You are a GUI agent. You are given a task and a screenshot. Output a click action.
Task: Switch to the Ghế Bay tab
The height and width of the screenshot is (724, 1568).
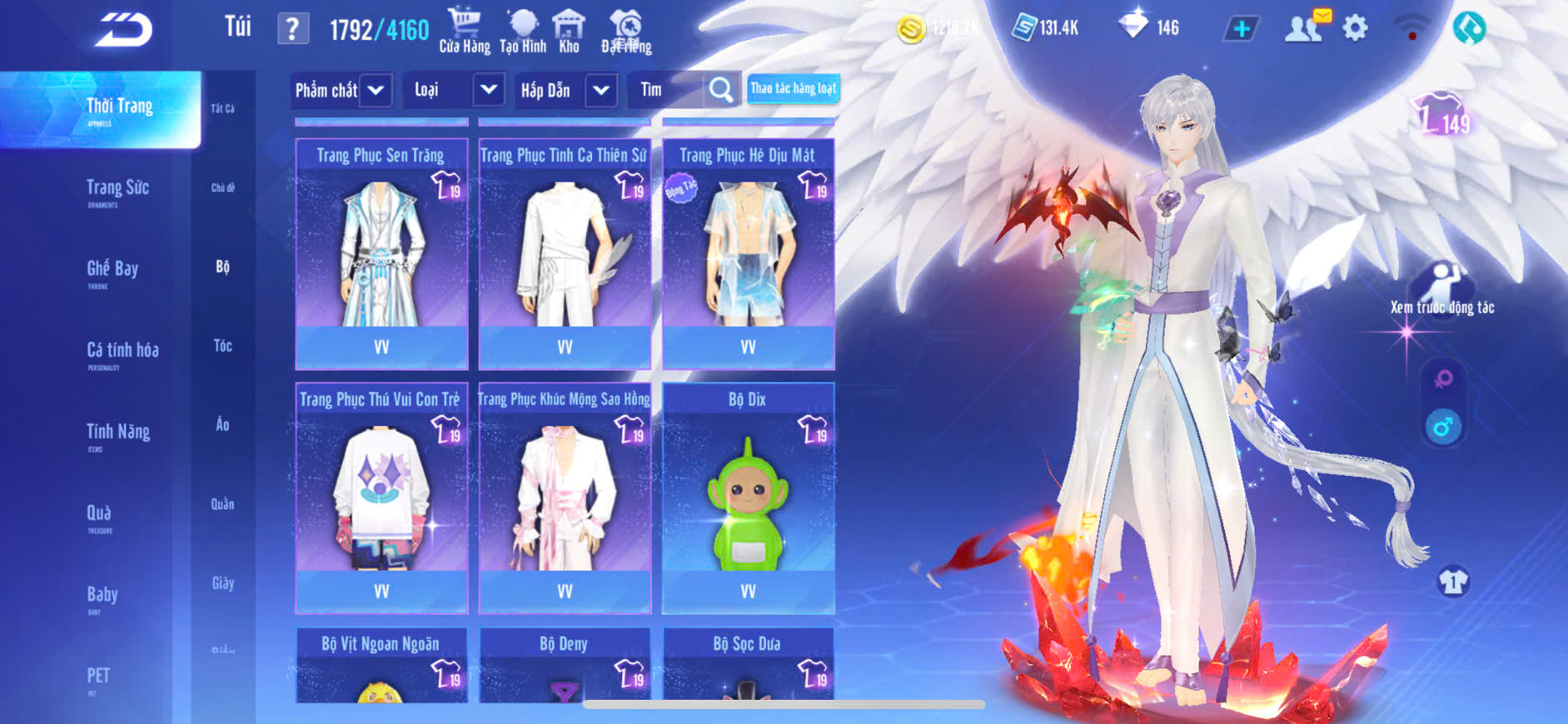pyautogui.click(x=112, y=270)
